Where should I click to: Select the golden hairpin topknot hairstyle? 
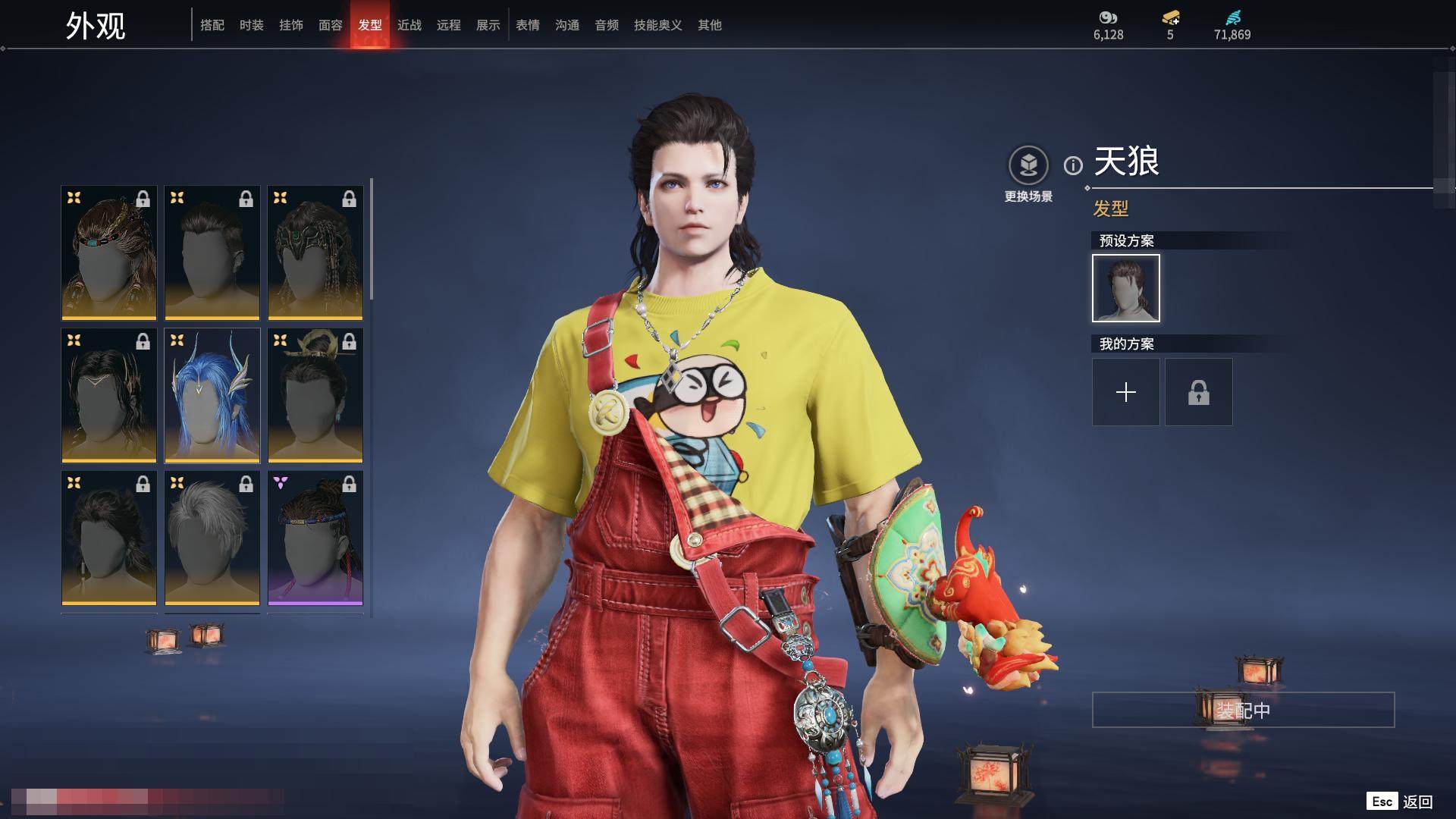pyautogui.click(x=315, y=395)
